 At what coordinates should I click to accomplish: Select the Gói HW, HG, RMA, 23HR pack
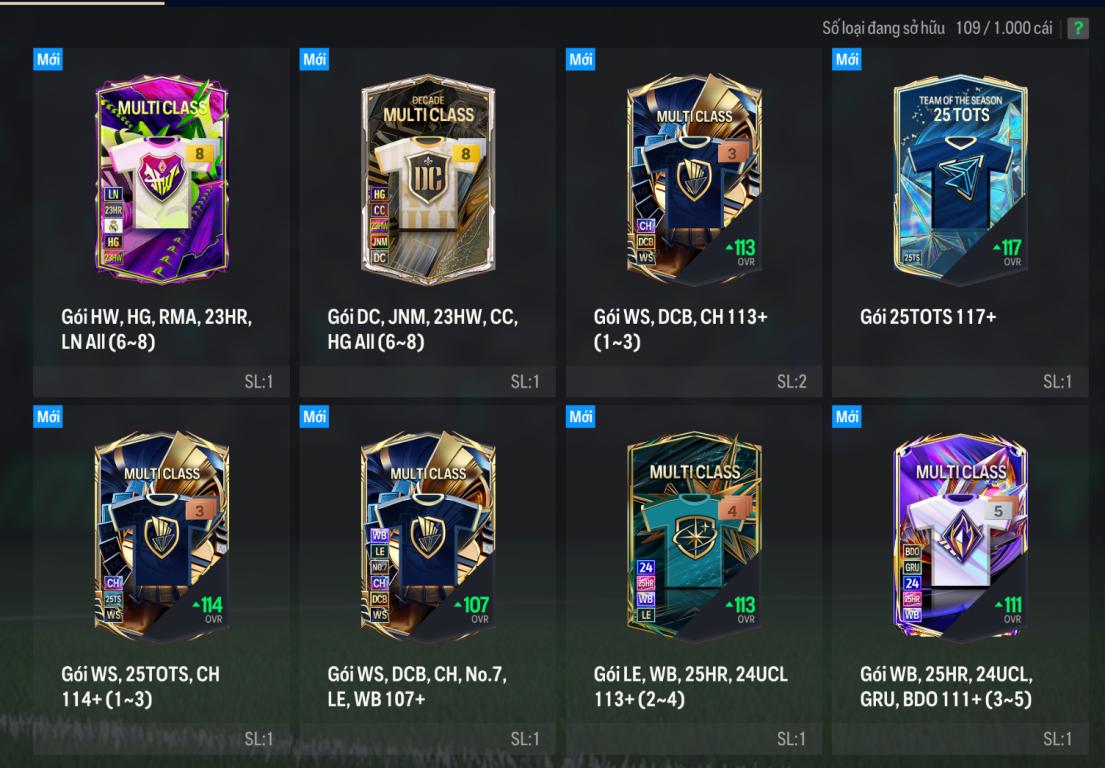(162, 180)
